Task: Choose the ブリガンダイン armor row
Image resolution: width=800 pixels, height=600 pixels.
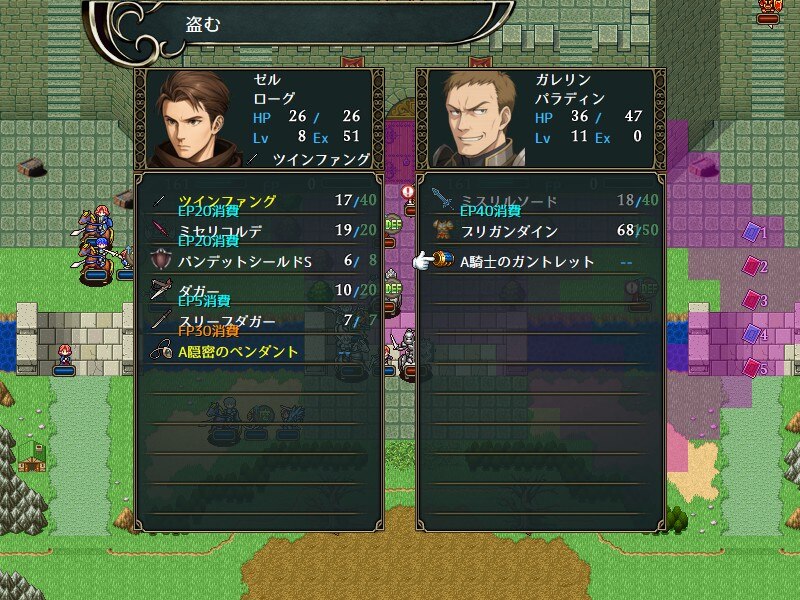Action: [540, 231]
